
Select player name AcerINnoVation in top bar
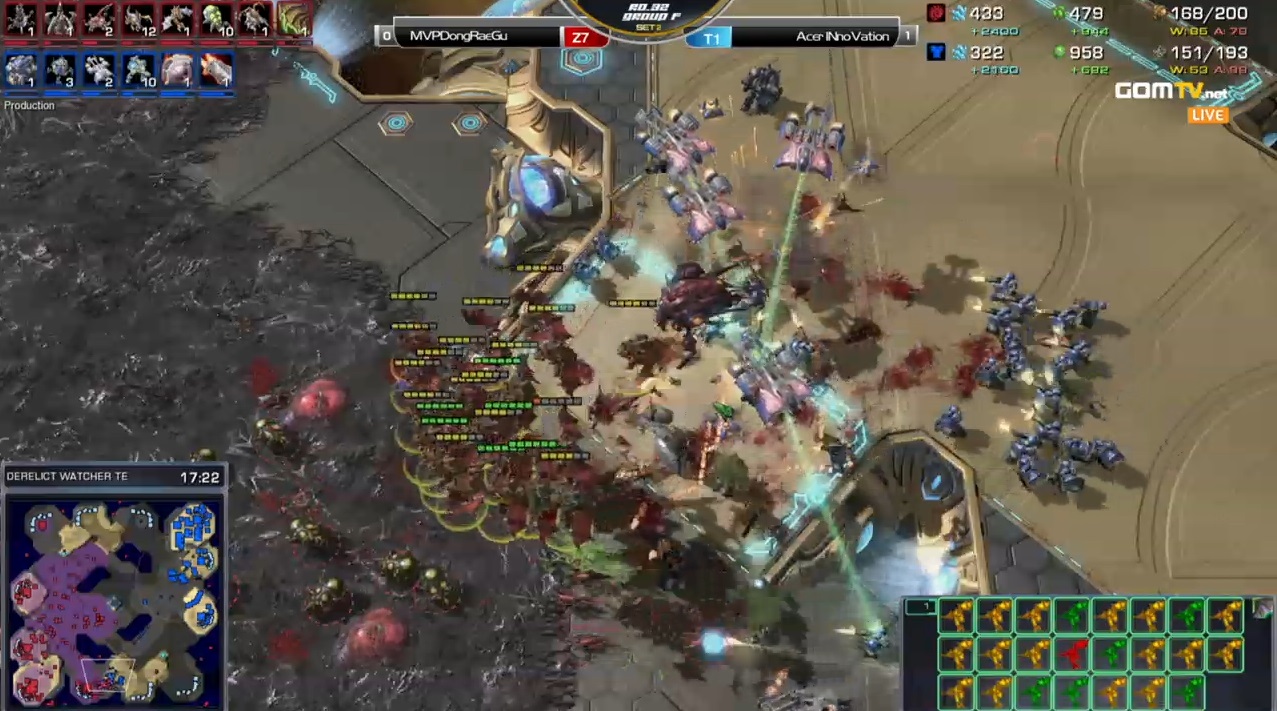pos(842,37)
